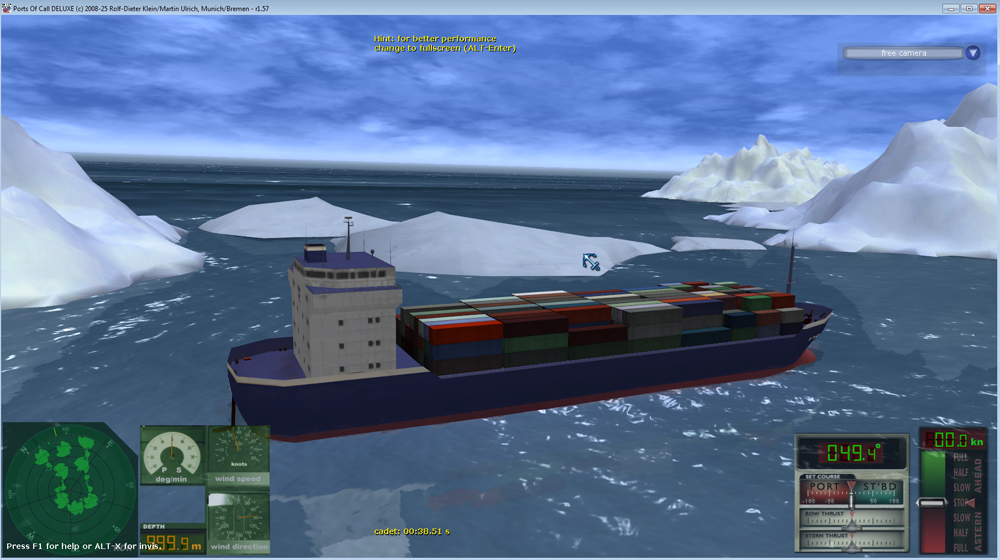Minimize the game window
The image size is (1000, 560).
click(x=951, y=7)
